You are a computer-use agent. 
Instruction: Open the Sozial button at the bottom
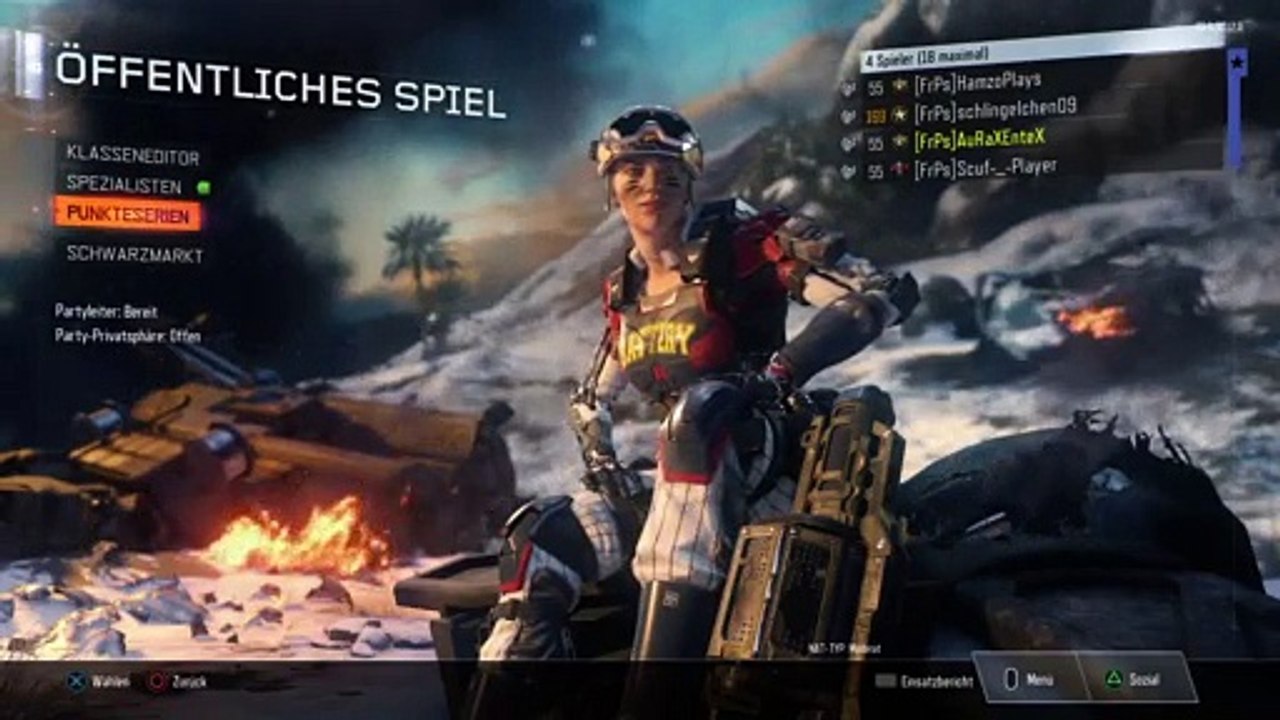(1136, 679)
